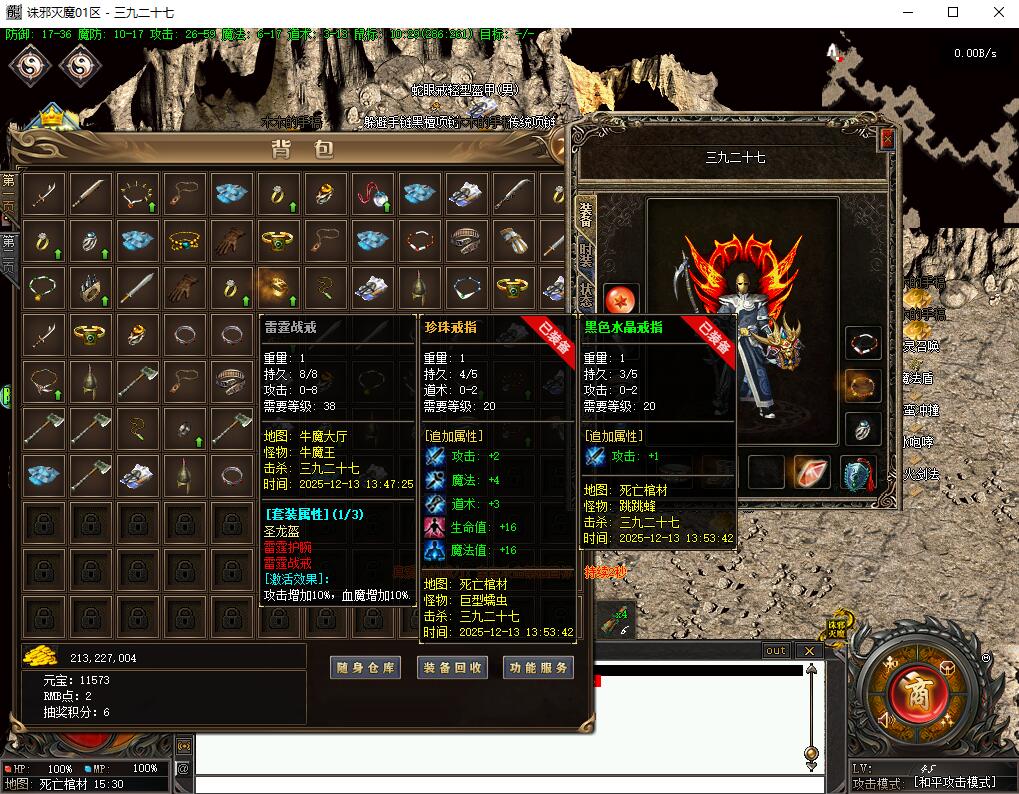Click the minimap in top right
1019x794 pixels.
coord(920,120)
